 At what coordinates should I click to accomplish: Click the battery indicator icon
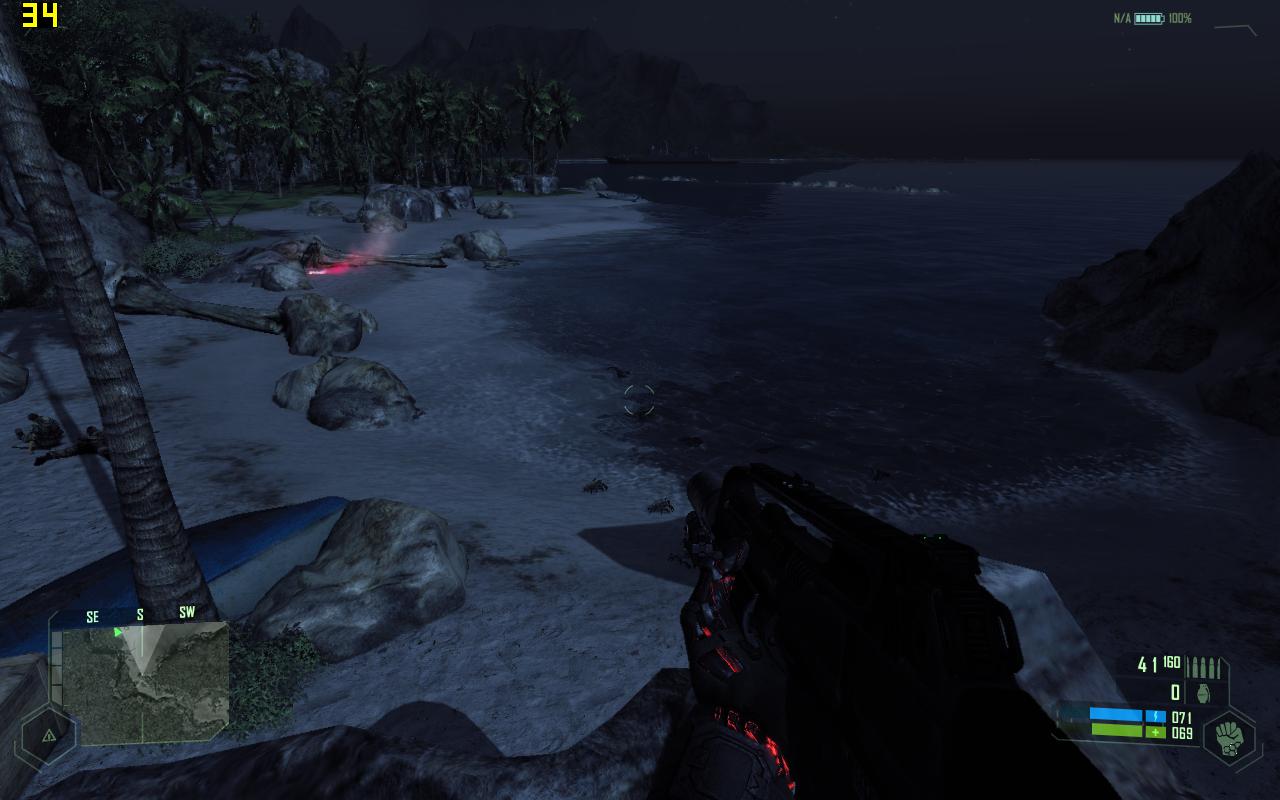[1148, 19]
